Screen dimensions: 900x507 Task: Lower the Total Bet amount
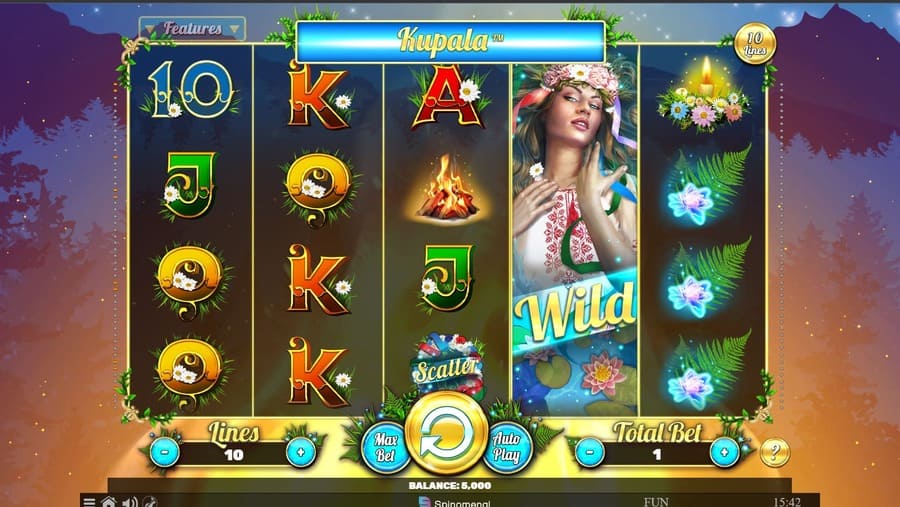pos(590,451)
